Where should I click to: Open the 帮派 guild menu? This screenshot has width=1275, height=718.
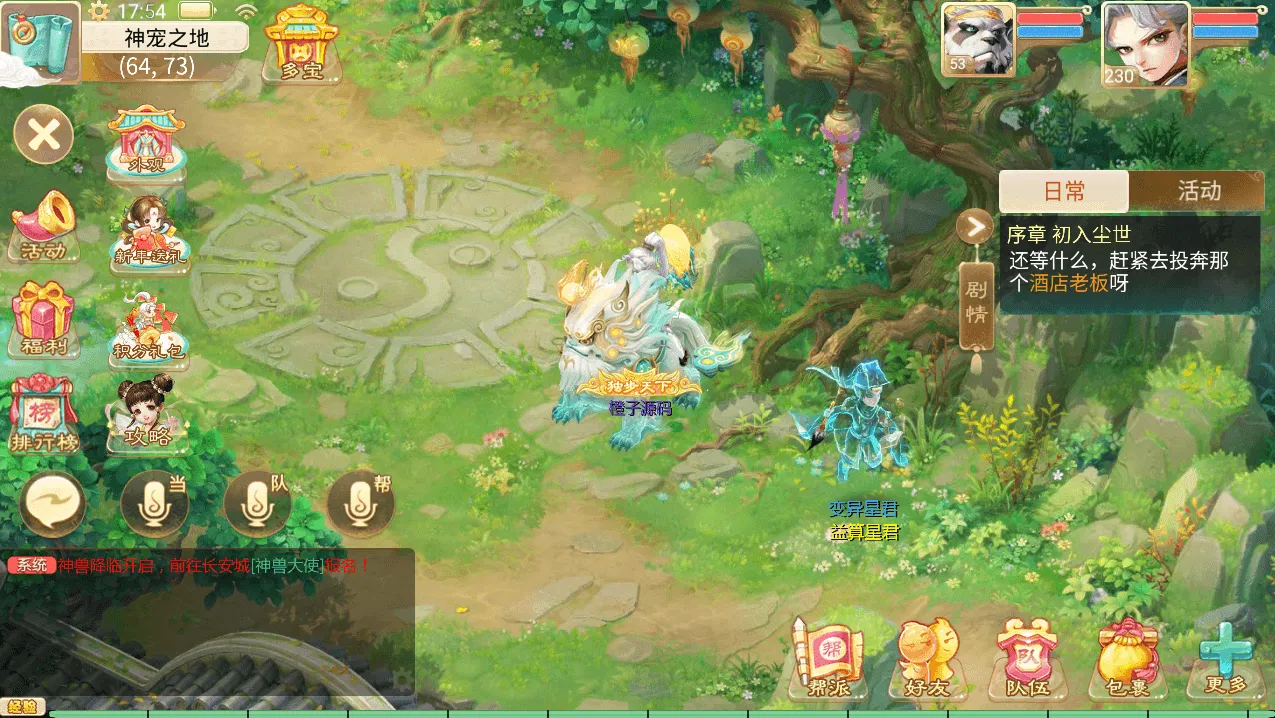827,657
